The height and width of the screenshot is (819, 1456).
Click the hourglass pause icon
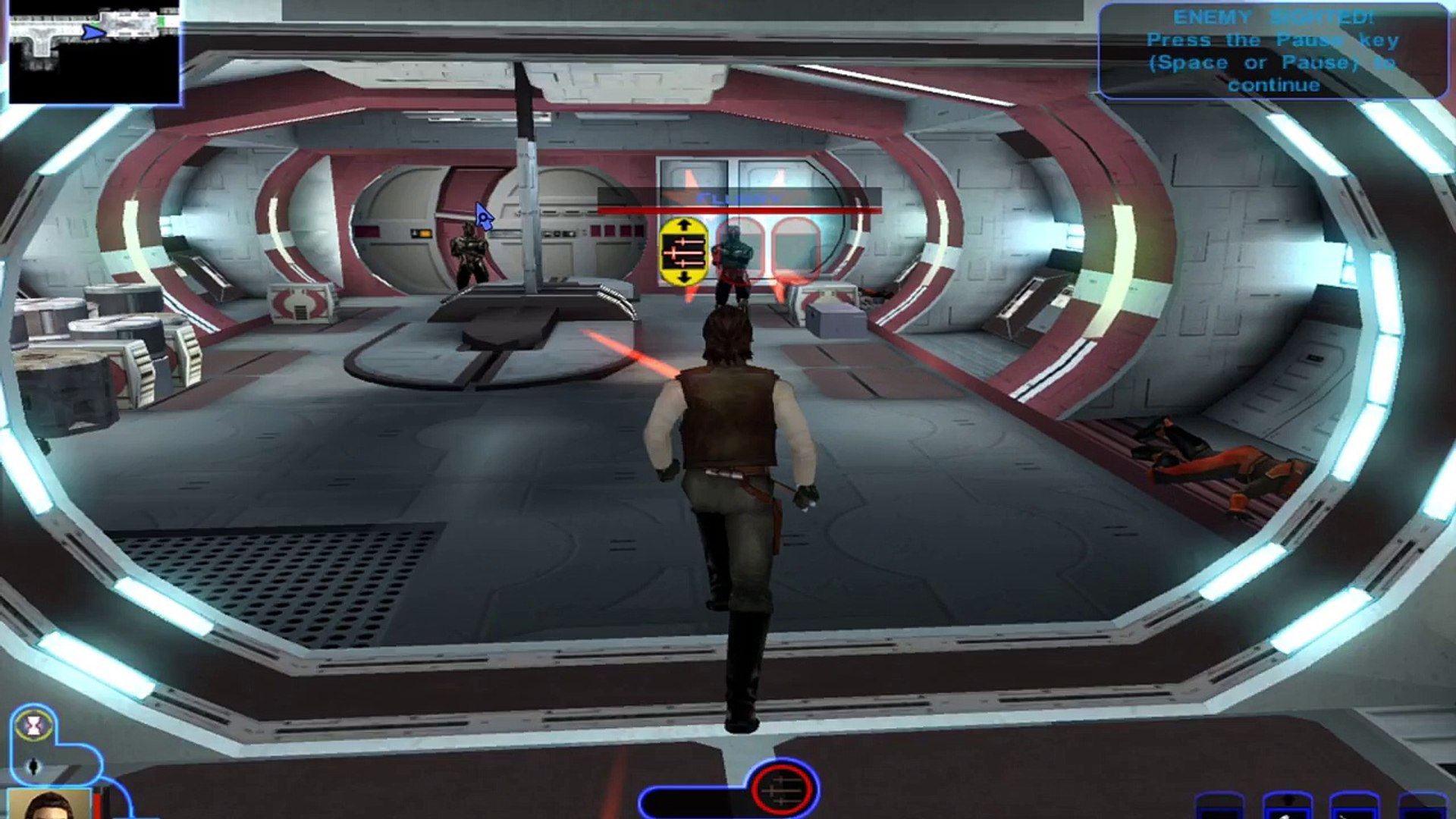(x=34, y=726)
